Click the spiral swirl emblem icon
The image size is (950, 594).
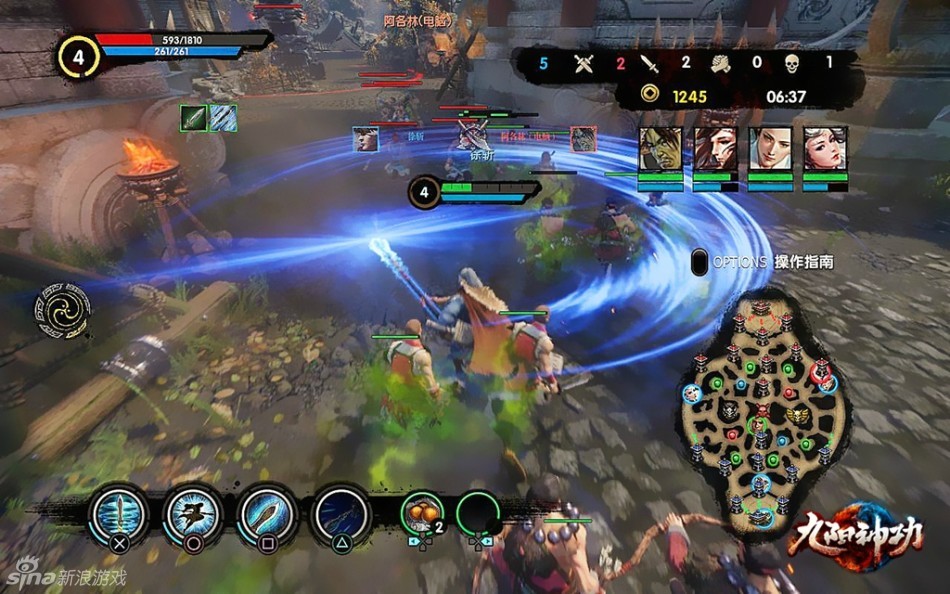point(65,311)
